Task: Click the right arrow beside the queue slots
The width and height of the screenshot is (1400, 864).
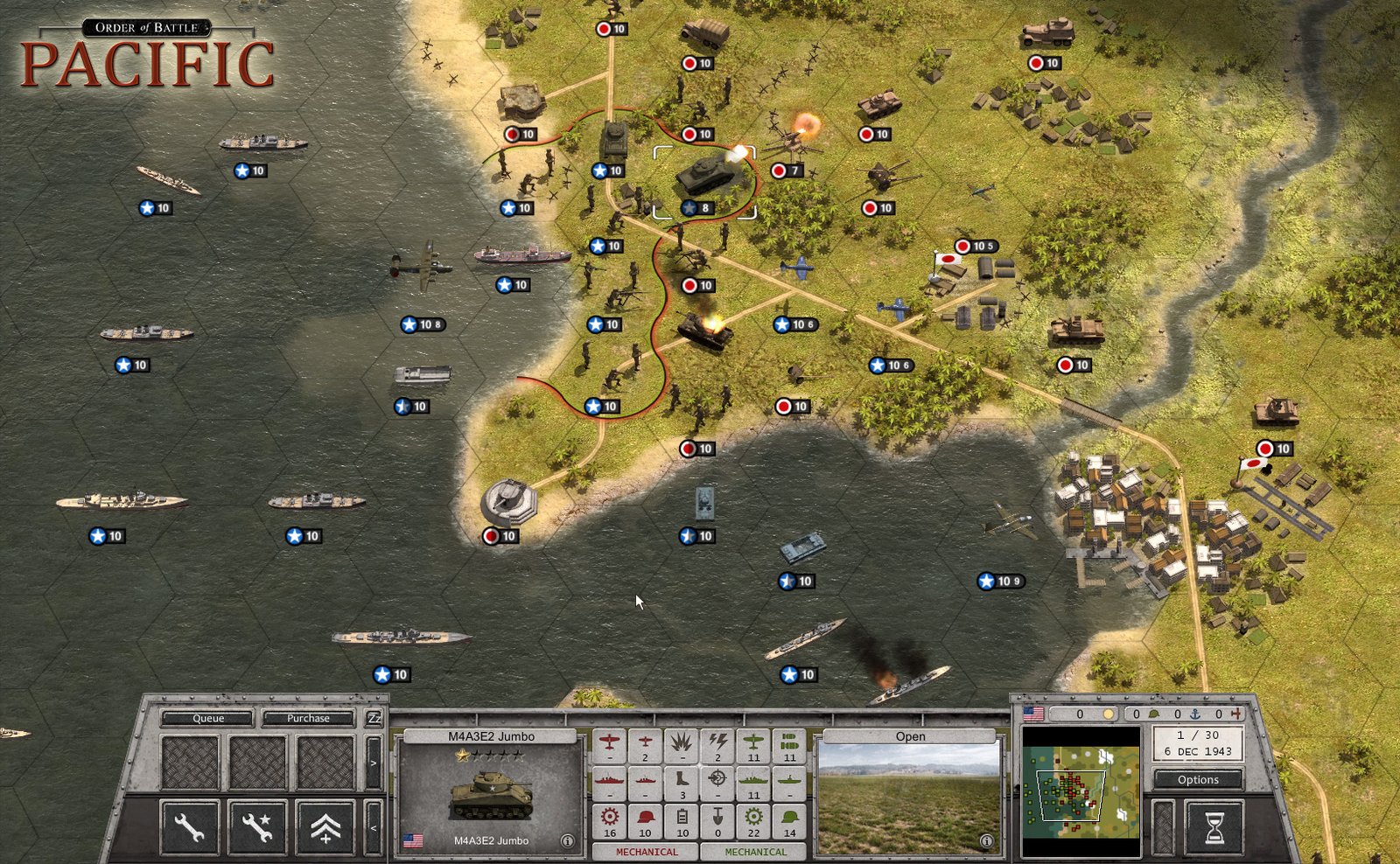Action: [374, 763]
